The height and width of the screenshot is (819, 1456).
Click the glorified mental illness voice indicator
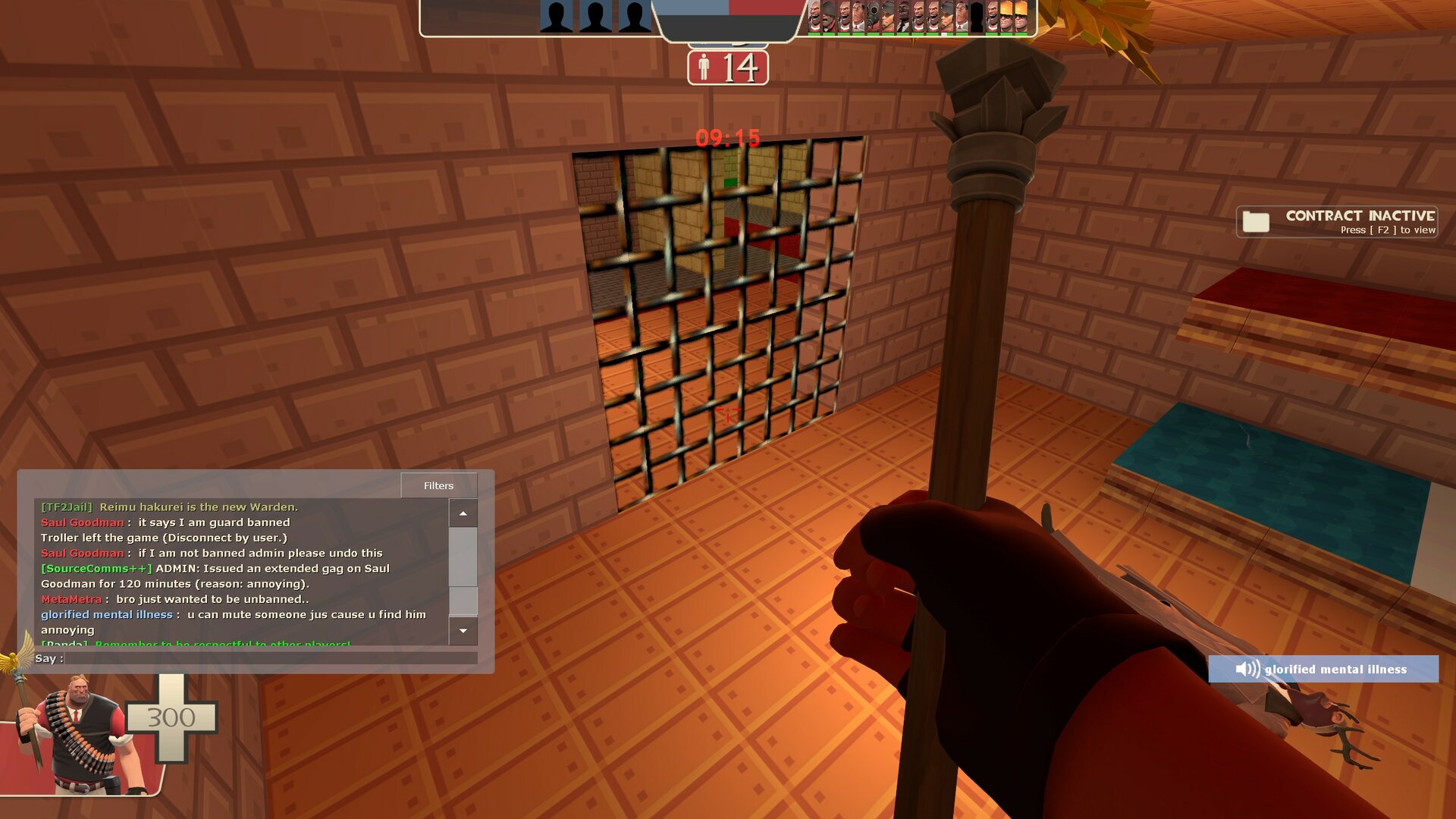click(x=1323, y=669)
